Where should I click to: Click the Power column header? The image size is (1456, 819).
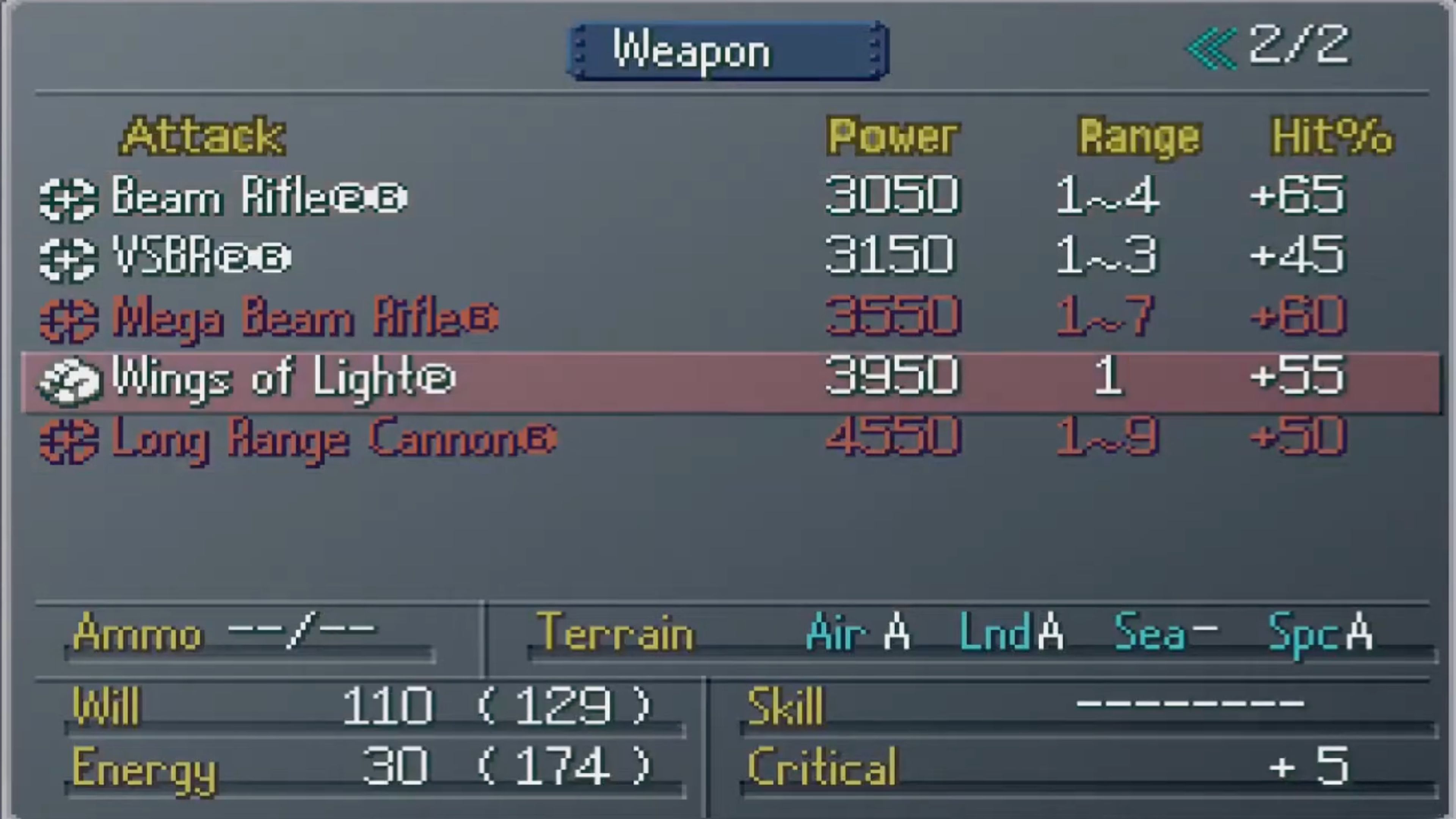click(893, 136)
